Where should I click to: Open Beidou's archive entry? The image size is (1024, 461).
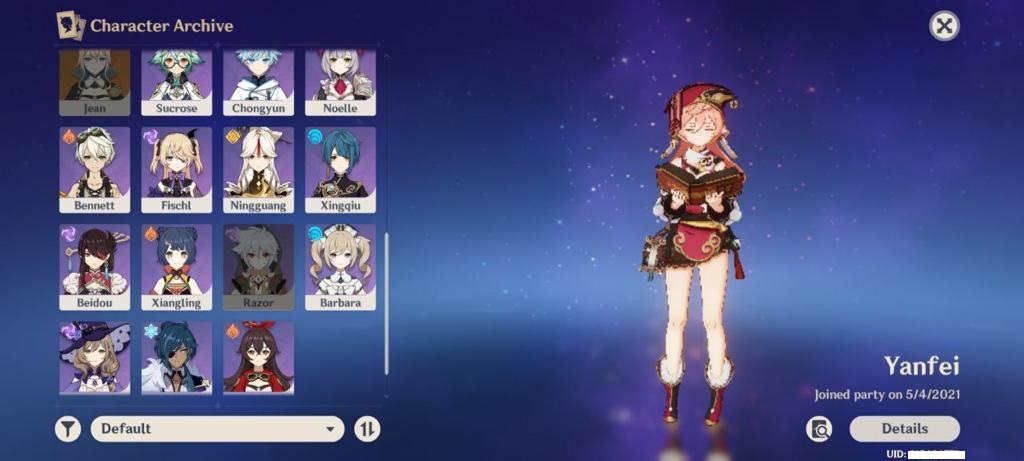[x=95, y=266]
